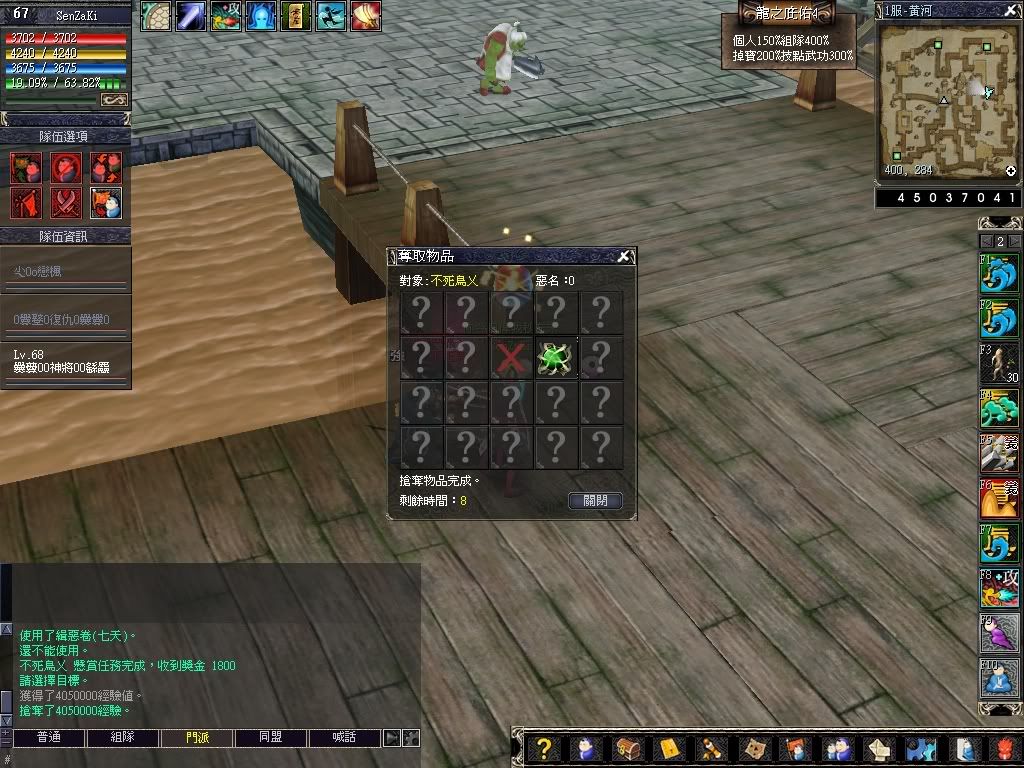Screen dimensions: 1024x768
Task: Click the sword slash buff icon
Action: (x=191, y=16)
